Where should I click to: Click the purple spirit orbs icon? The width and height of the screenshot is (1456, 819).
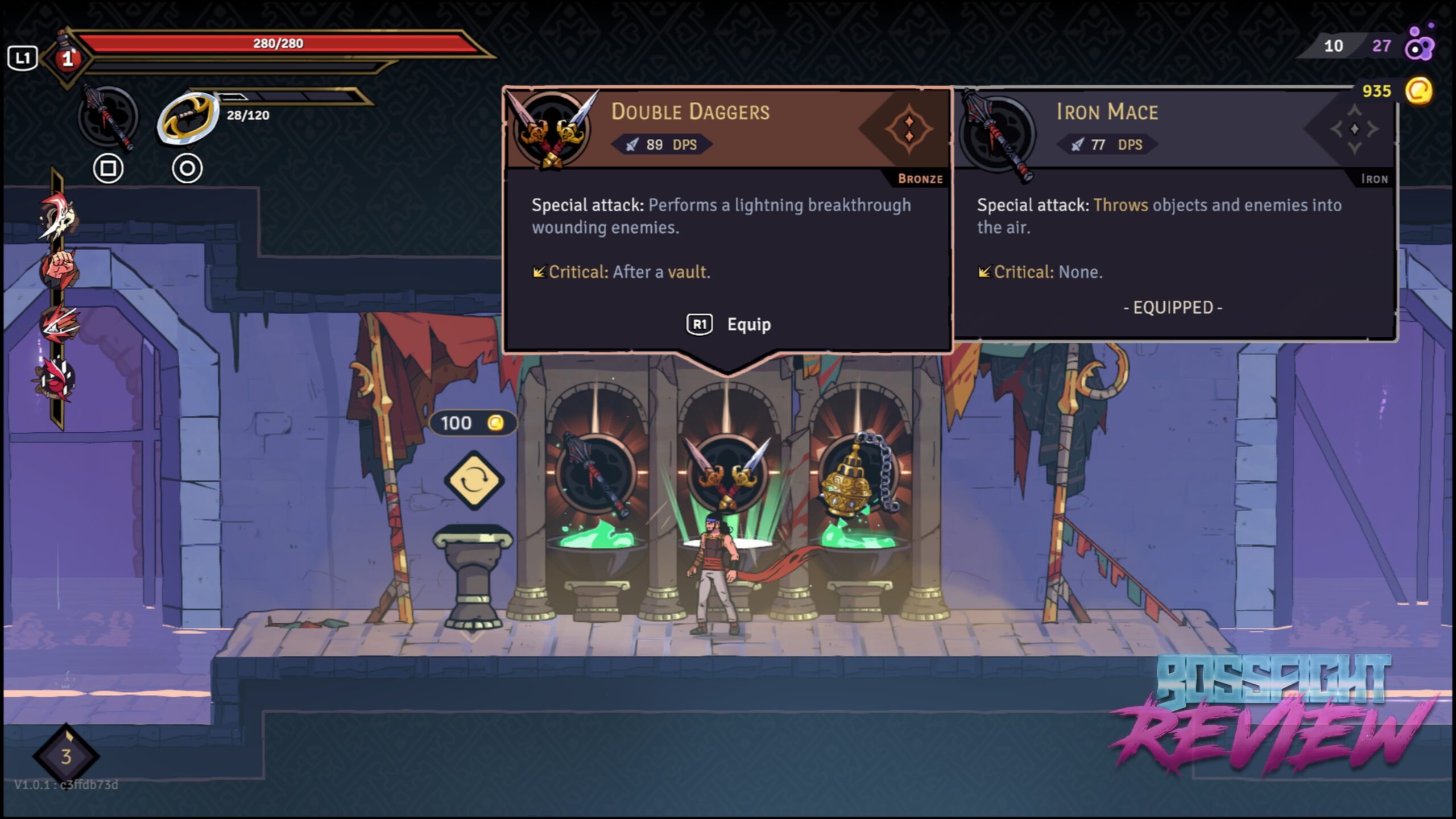tap(1420, 44)
